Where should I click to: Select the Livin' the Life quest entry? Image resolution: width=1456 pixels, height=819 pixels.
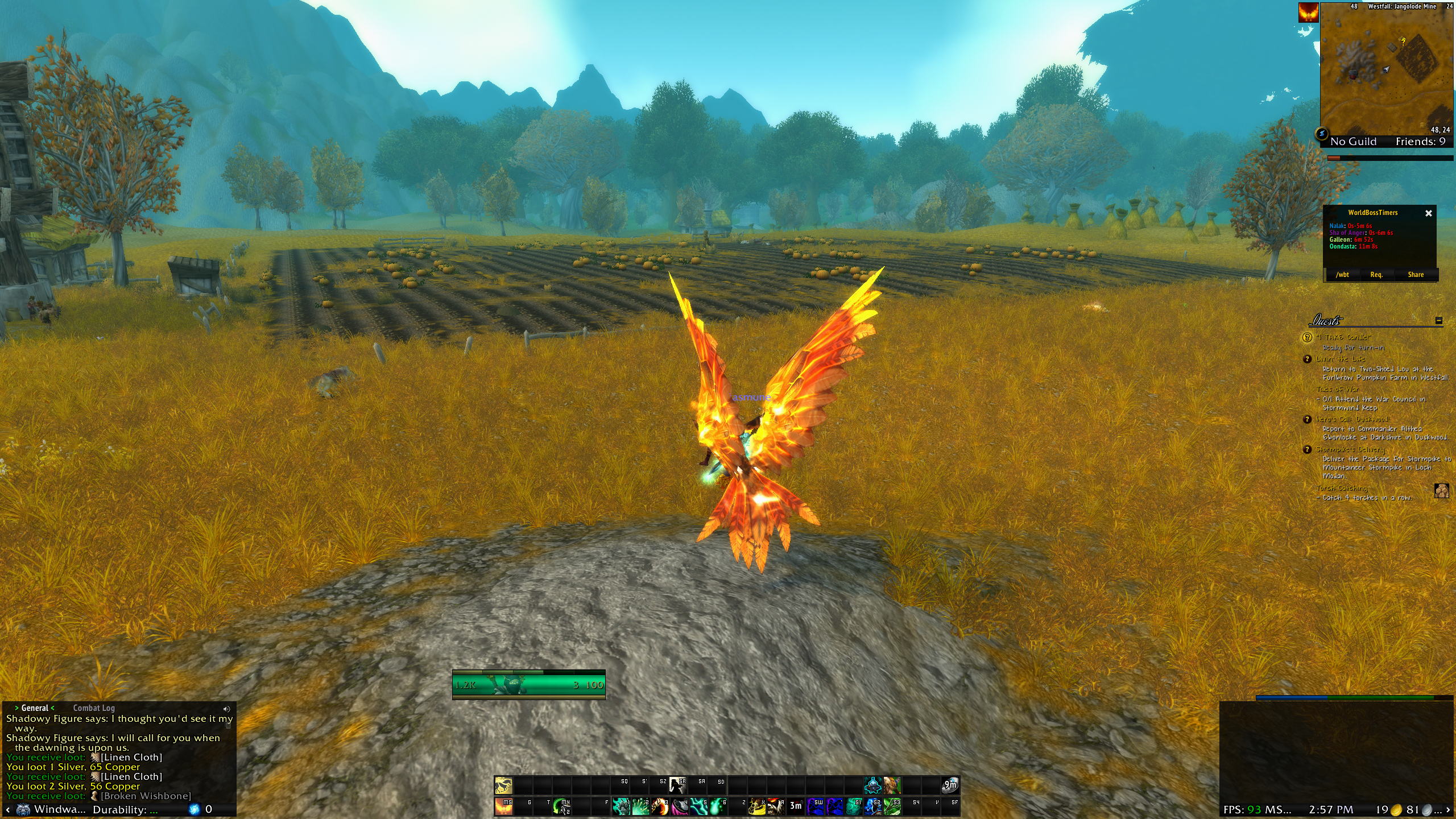[x=1340, y=359]
